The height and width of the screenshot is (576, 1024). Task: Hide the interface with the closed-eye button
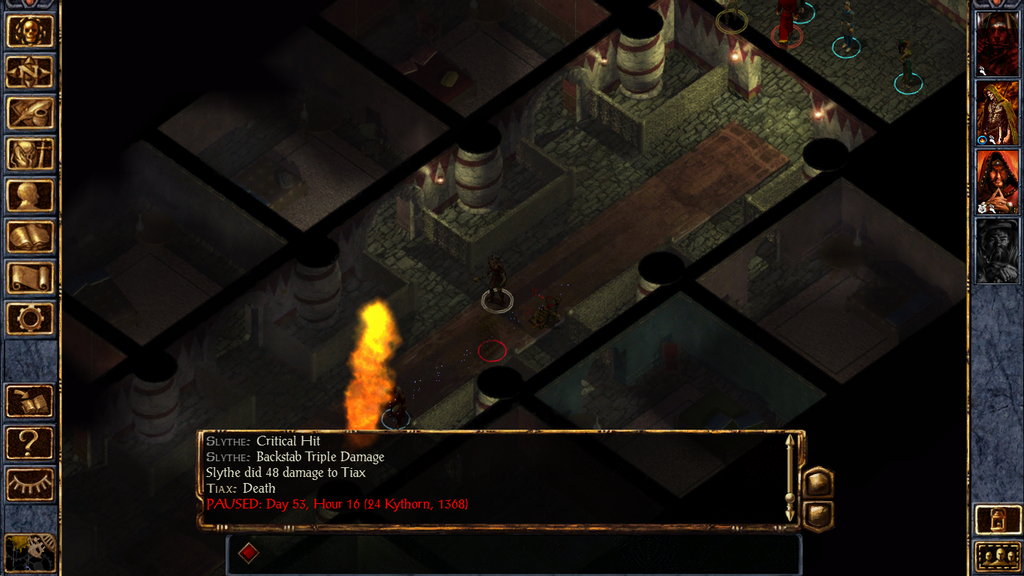(30, 483)
